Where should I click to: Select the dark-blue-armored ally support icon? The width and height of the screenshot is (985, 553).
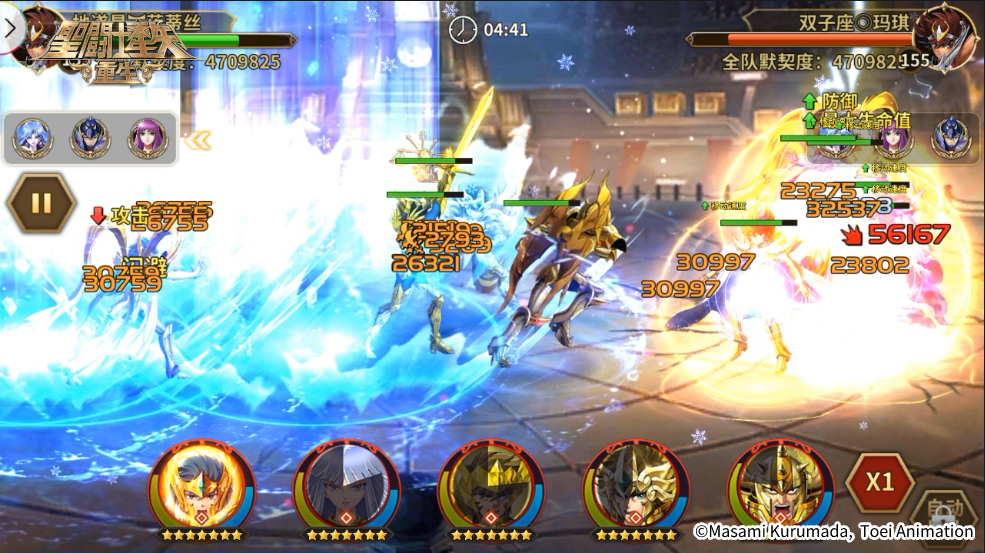pyautogui.click(x=89, y=139)
